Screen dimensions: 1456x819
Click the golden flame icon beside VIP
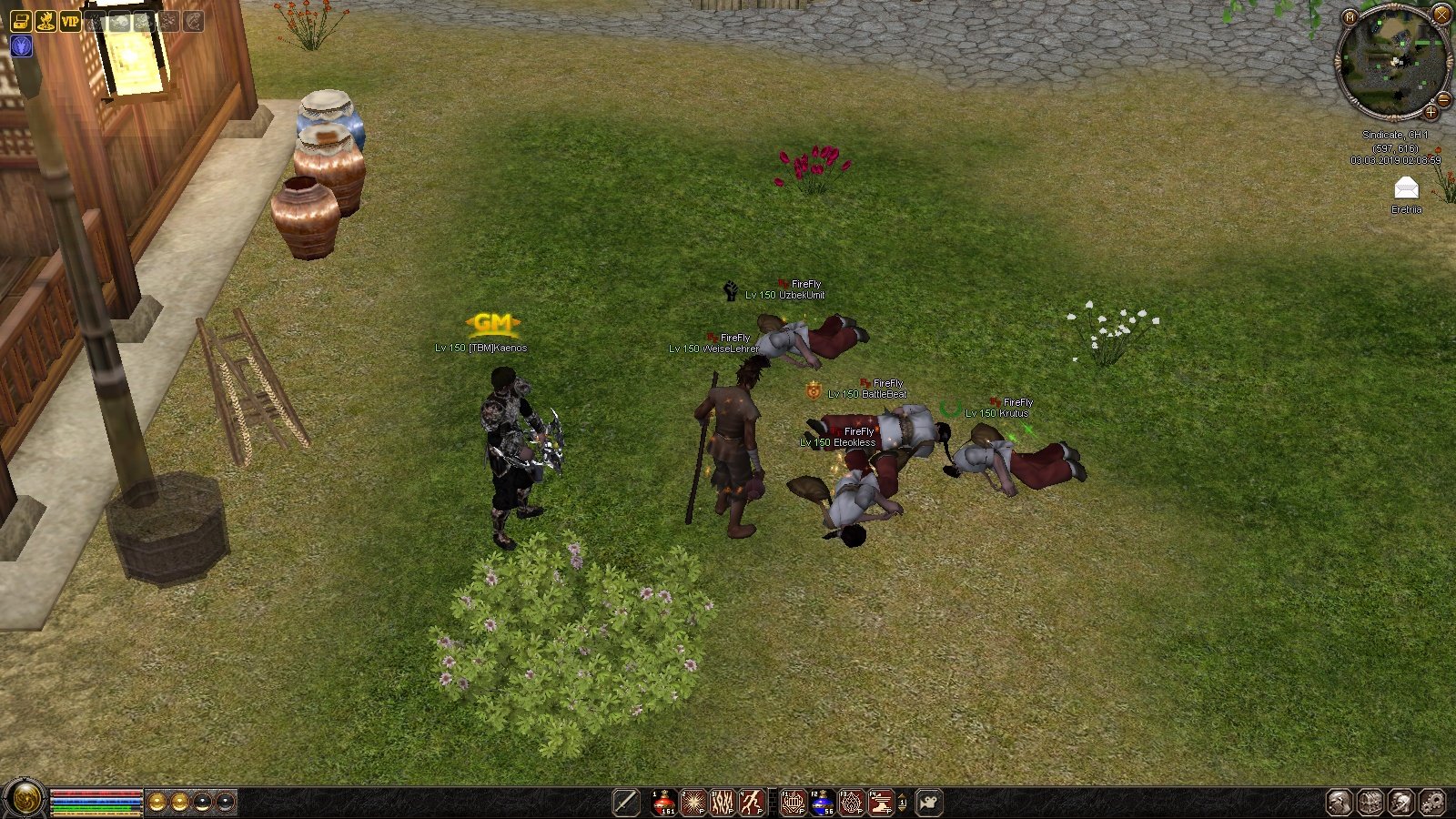click(x=45, y=20)
